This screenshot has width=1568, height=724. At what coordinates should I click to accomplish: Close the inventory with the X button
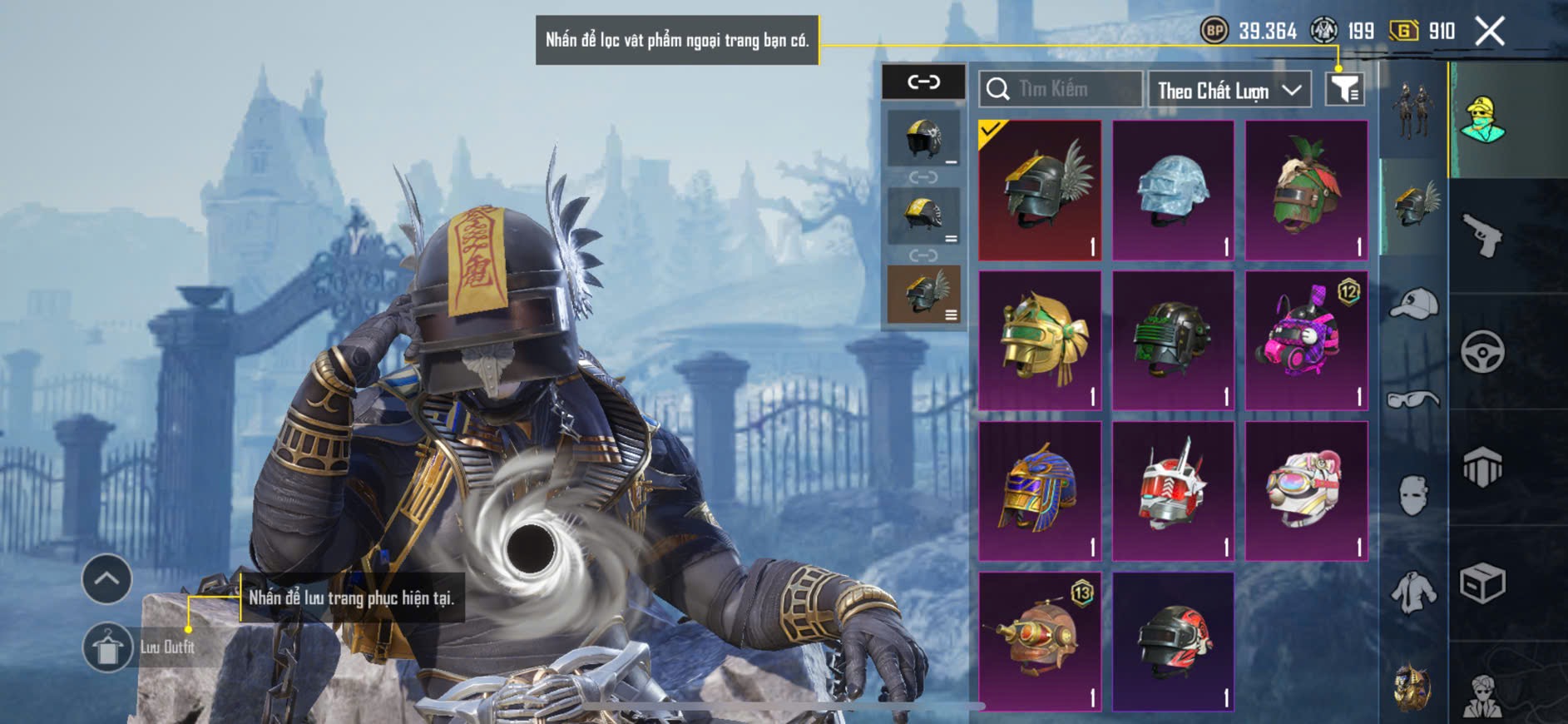(1489, 32)
